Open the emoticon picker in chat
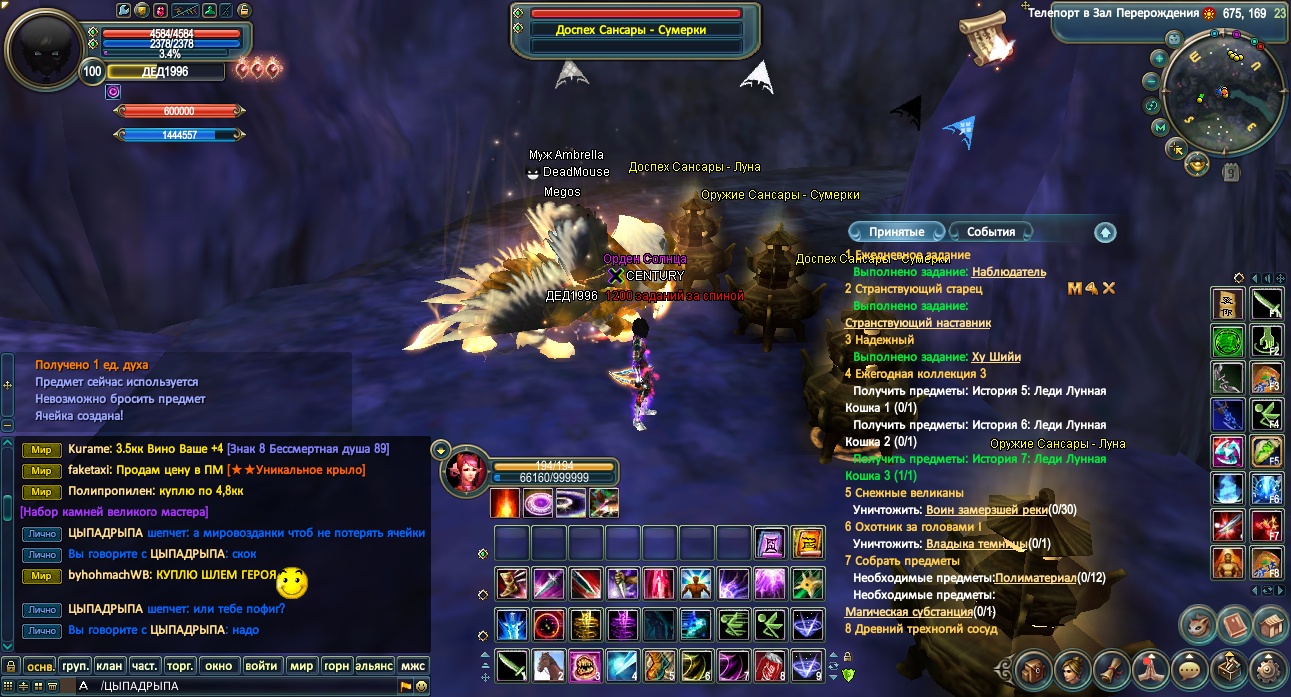 (422, 686)
